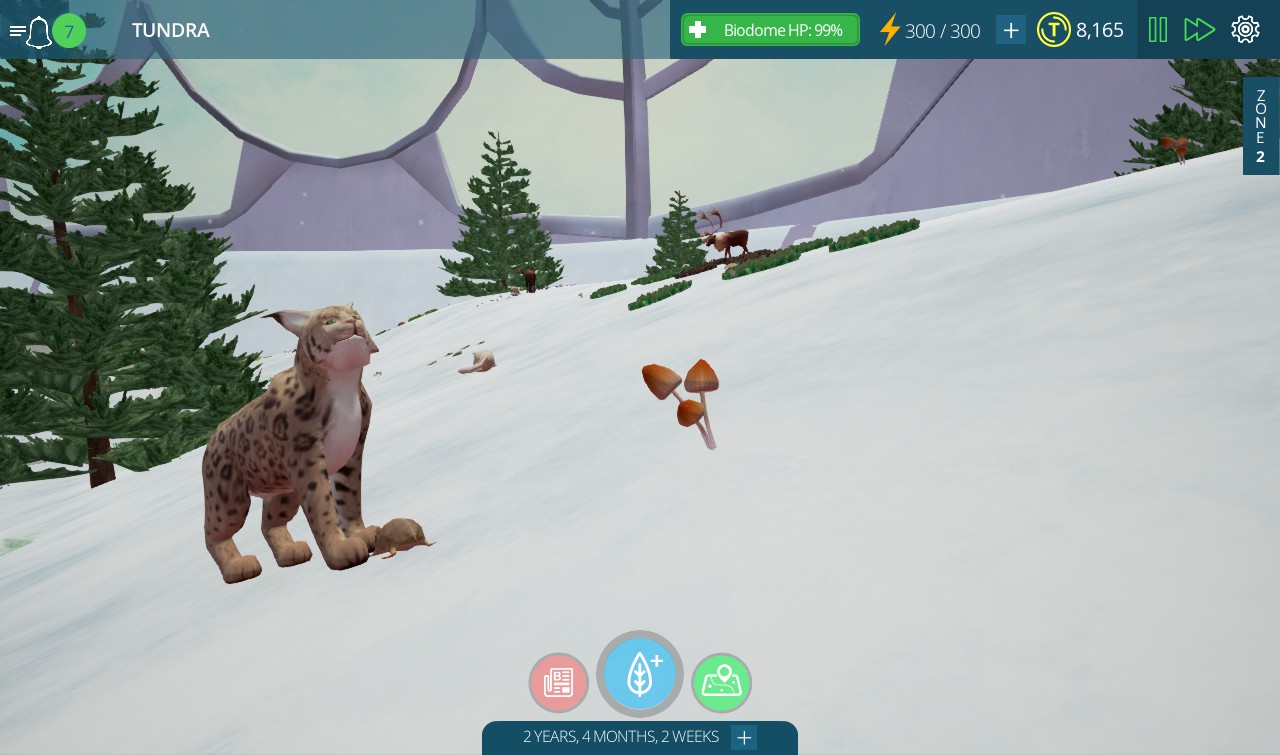Screen dimensions: 1280x755
Task: Click the notification count badge showing 7
Action: [69, 31]
